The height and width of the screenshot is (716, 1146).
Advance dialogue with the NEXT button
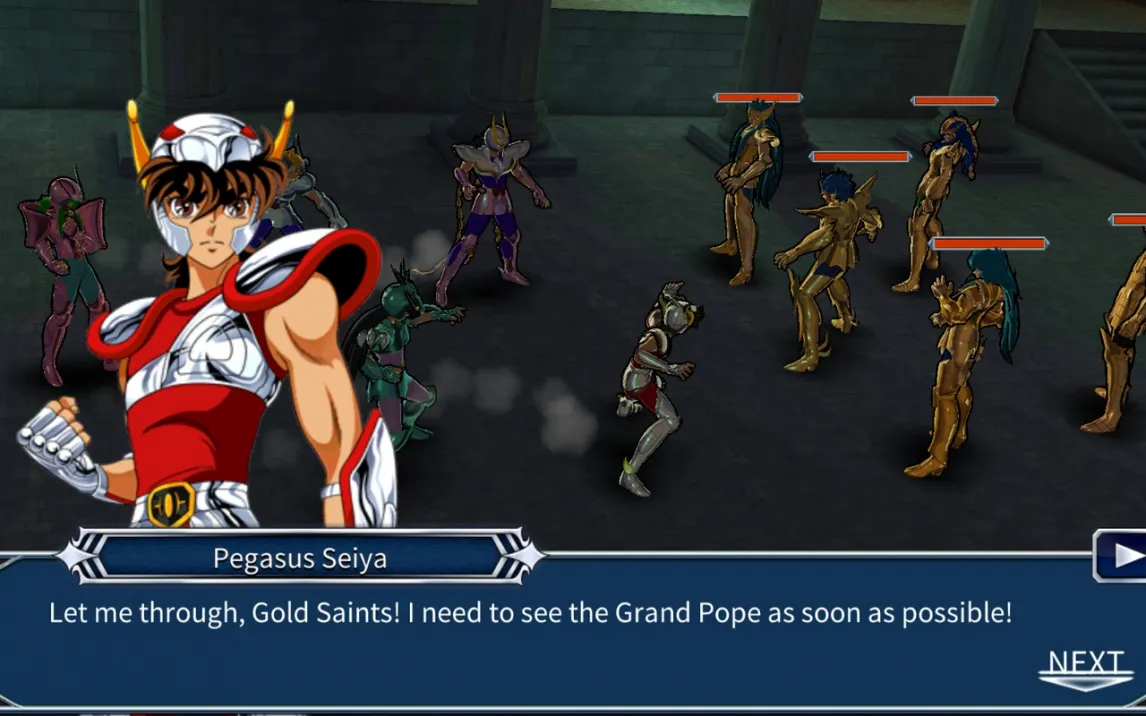tap(1085, 667)
